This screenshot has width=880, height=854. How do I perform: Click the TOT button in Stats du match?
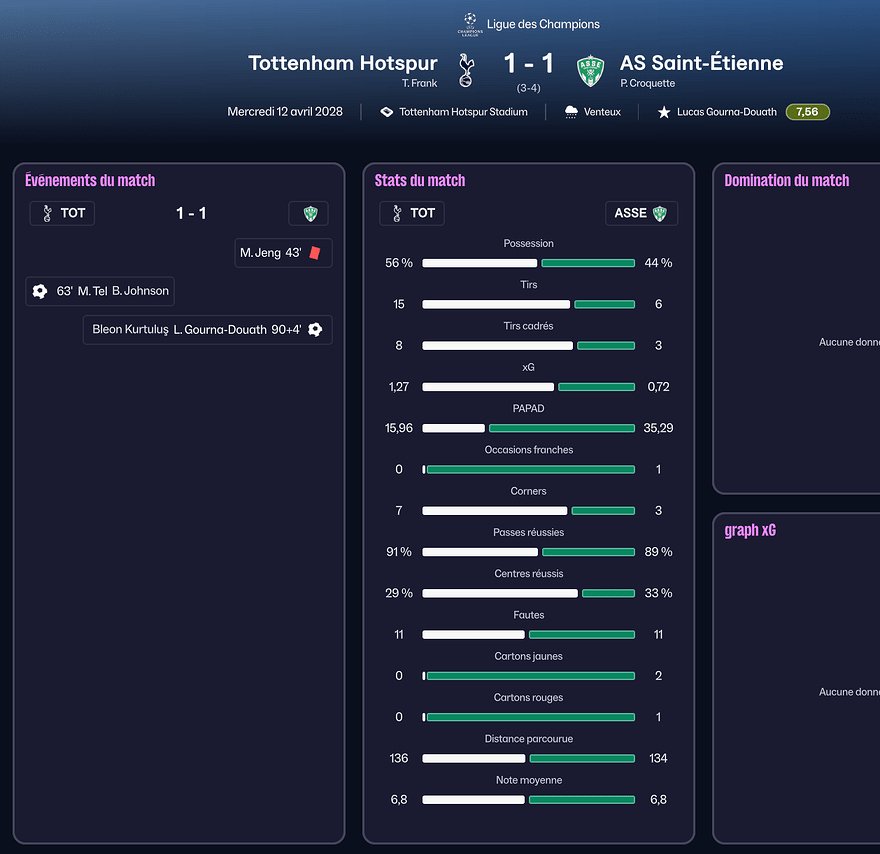[x=412, y=213]
